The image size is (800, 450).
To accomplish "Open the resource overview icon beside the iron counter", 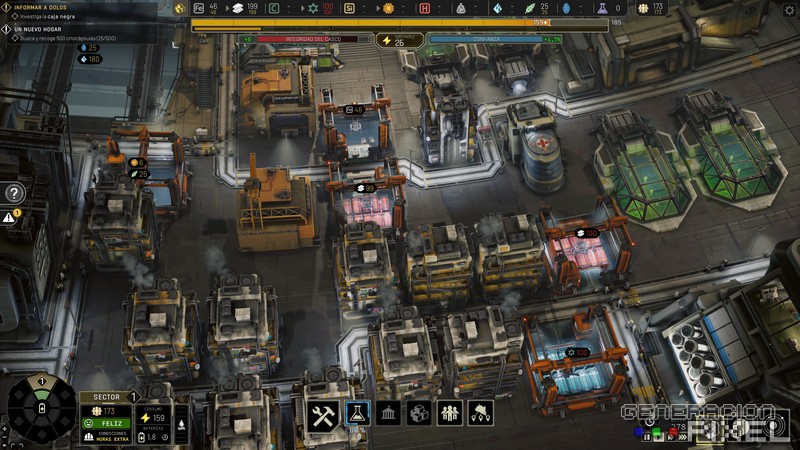I will click(180, 8).
